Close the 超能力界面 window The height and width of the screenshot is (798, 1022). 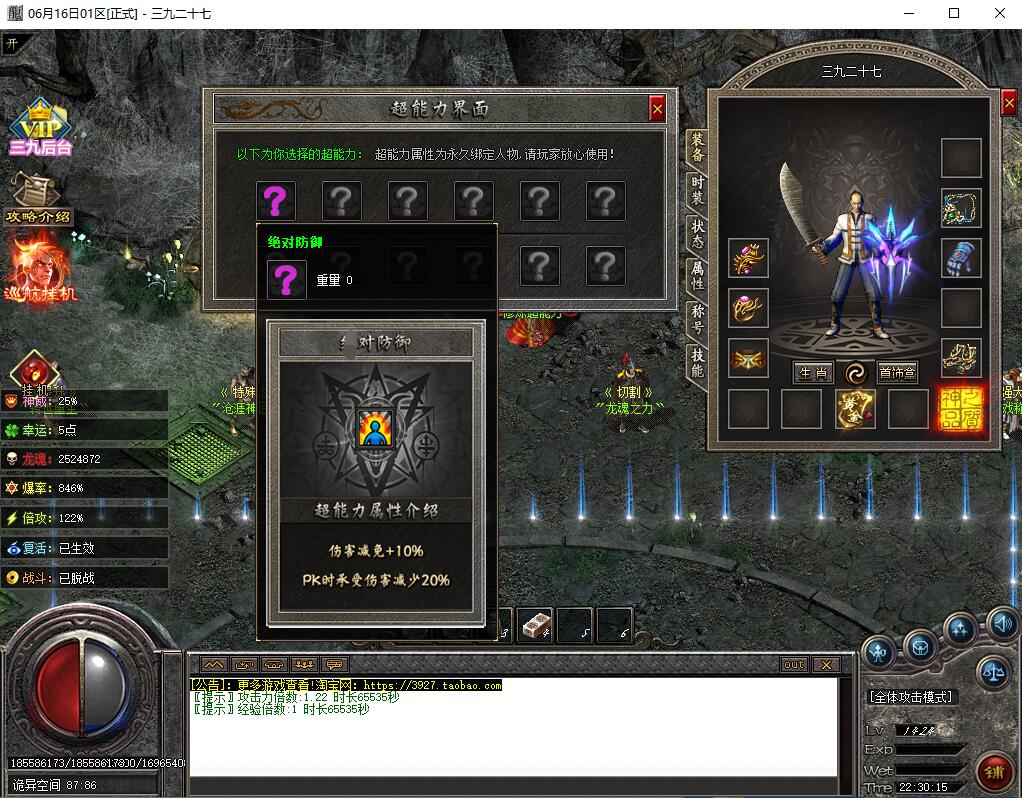pos(657,109)
